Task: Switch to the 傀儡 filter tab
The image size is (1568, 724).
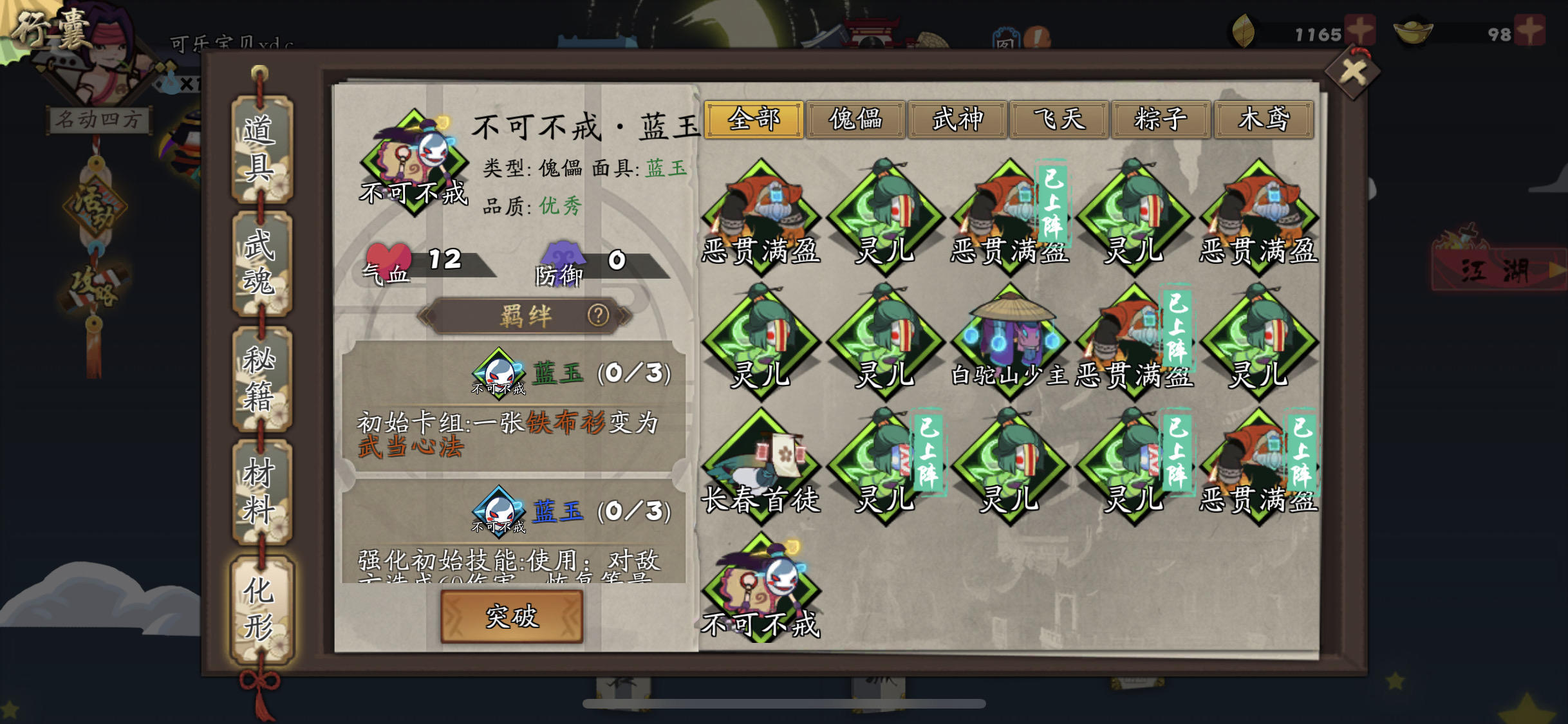Action: click(x=855, y=120)
